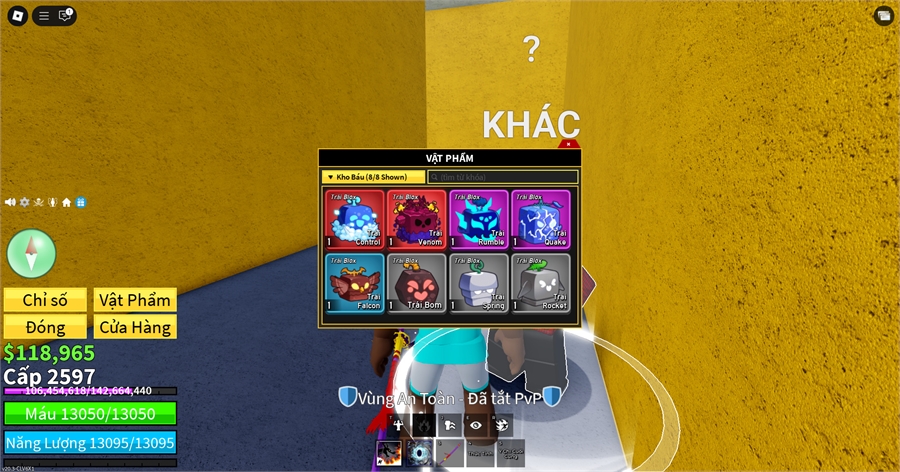900x472 pixels.
Task: Choose the Trái Bom fruit slot
Action: [417, 283]
